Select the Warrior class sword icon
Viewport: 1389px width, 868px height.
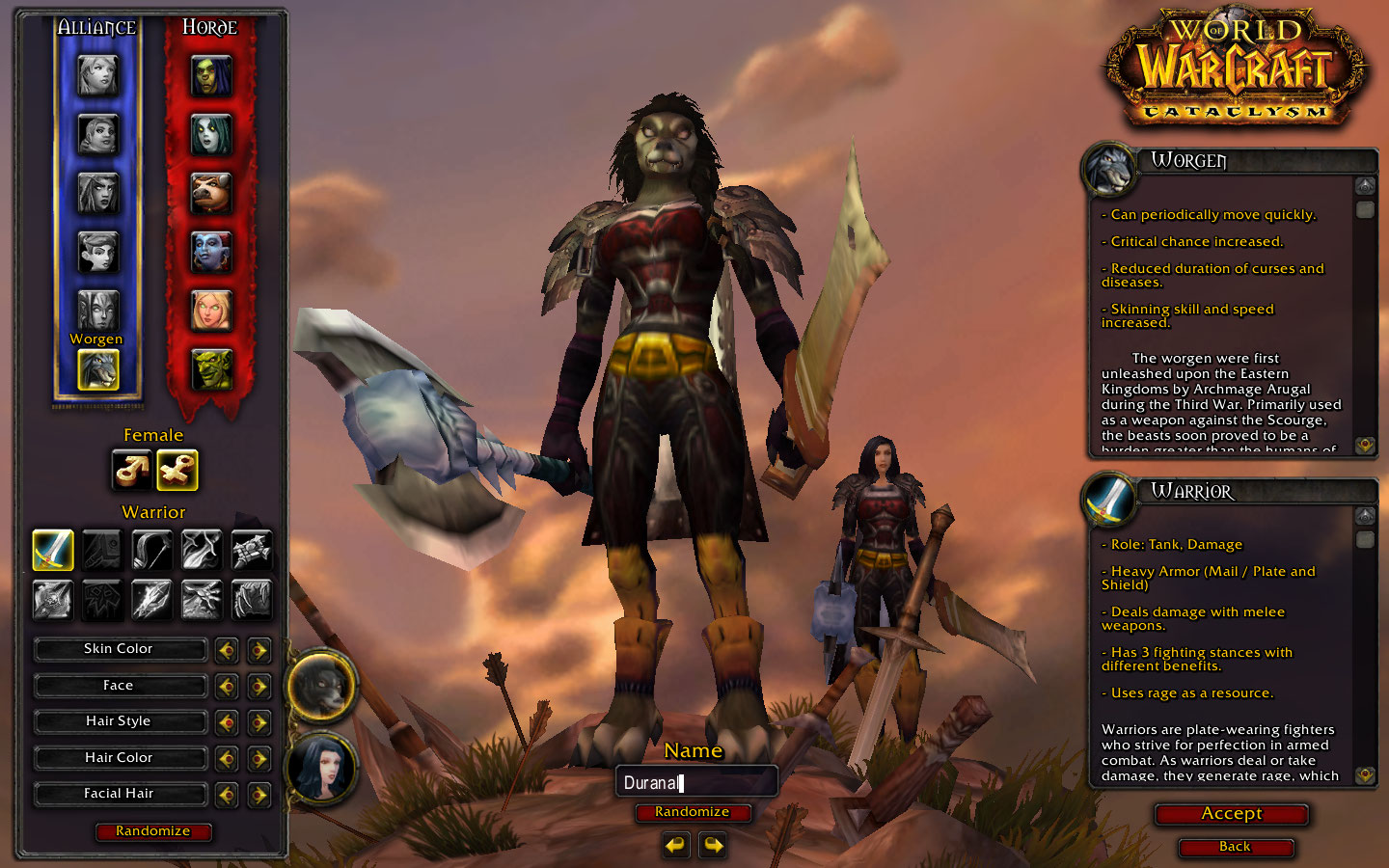(x=53, y=550)
